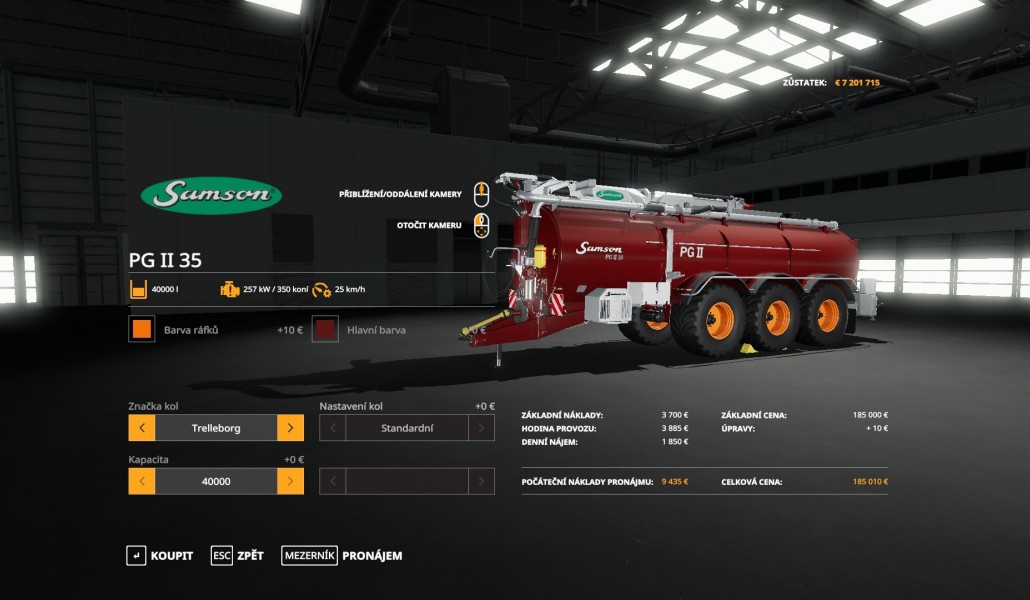Select the orange rim color swatch
Image resolution: width=1030 pixels, height=600 pixels.
coord(142,329)
